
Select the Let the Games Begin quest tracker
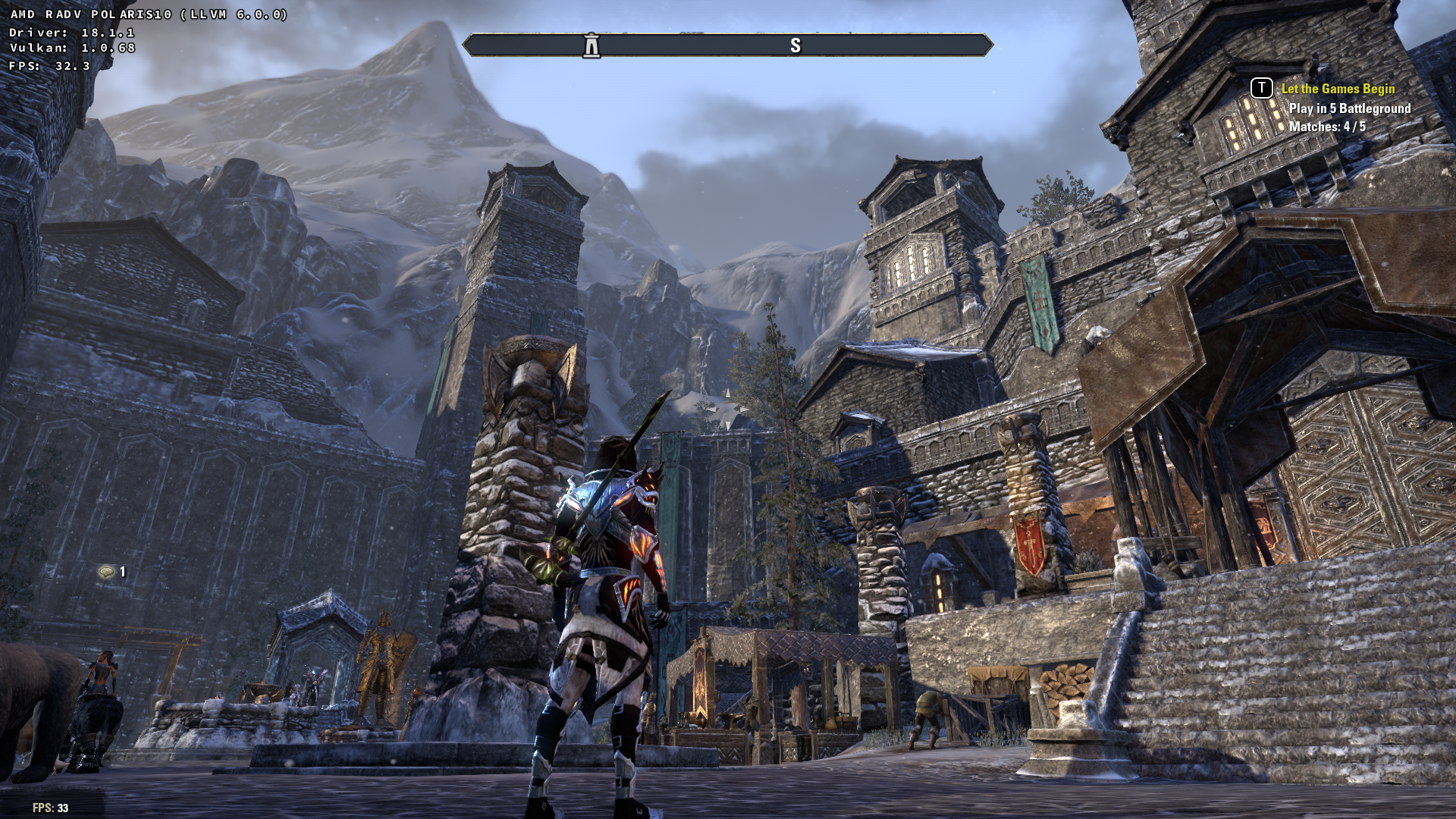[1338, 89]
